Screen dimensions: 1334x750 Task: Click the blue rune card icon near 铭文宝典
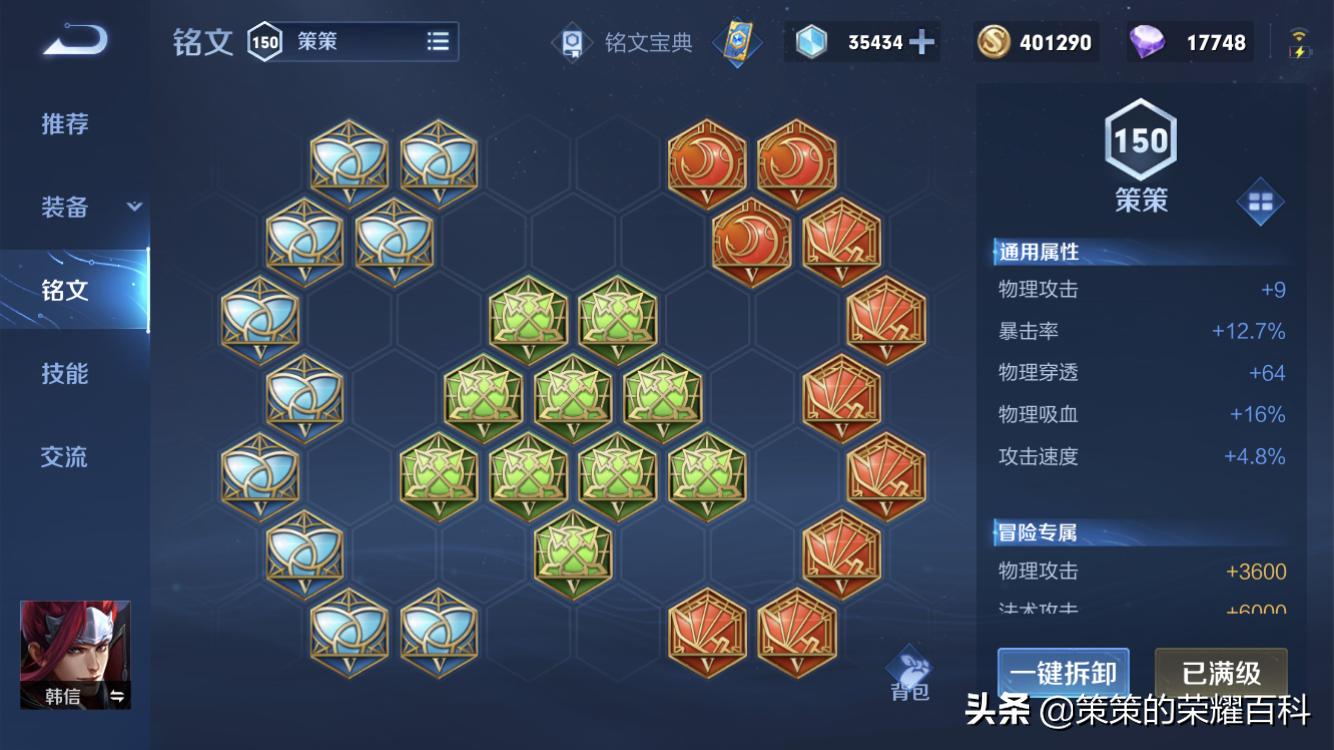point(737,42)
